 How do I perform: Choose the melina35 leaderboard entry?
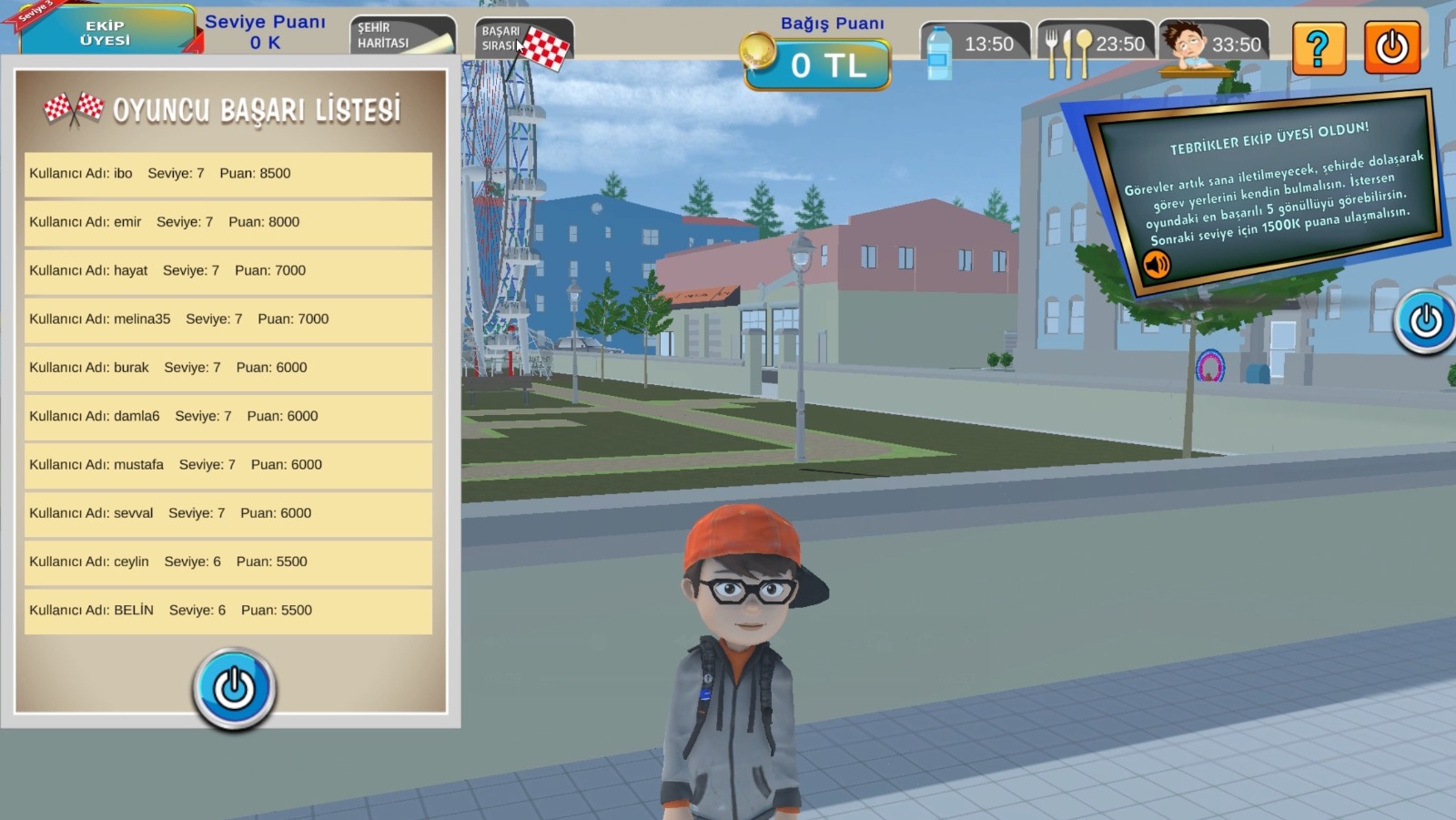(x=227, y=319)
